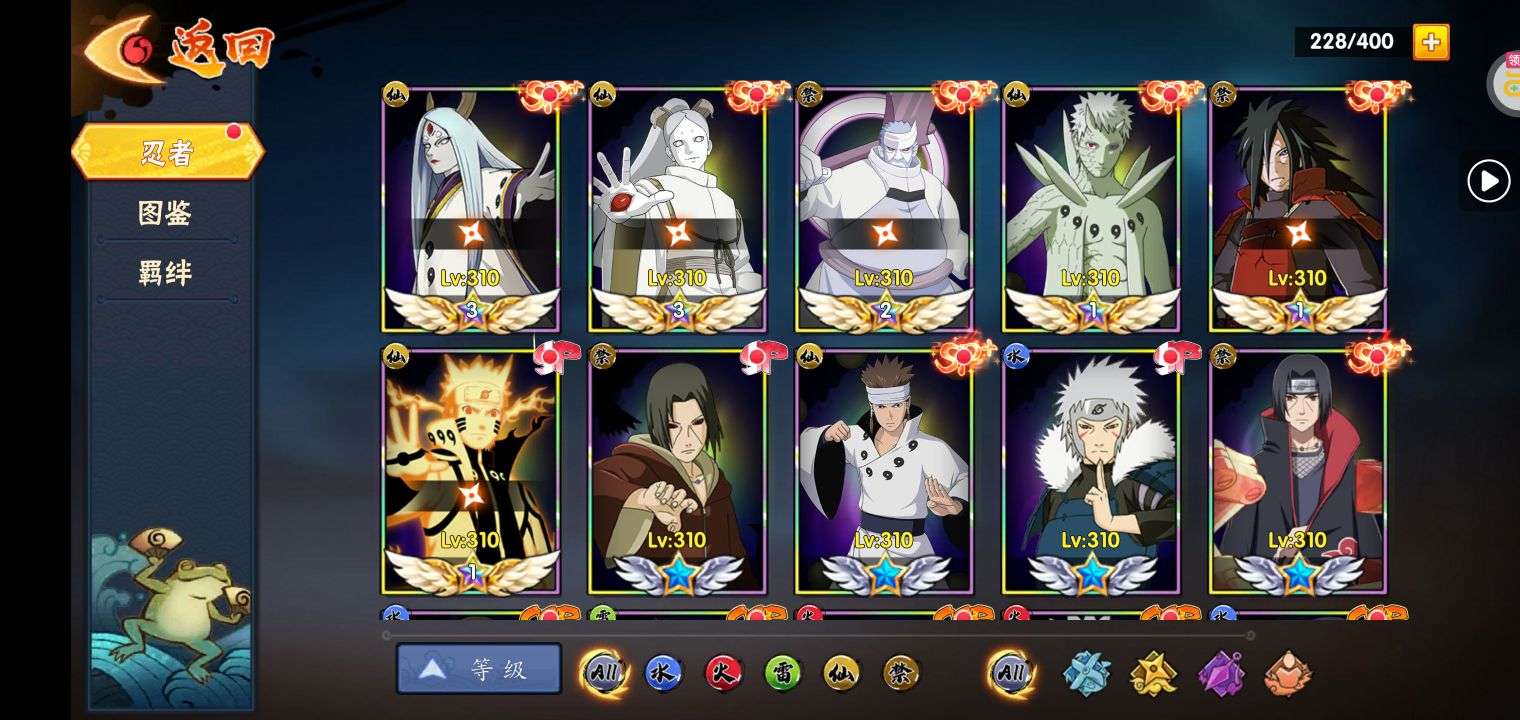Switch to the 羁绊 tab
The image size is (1520, 720).
pyautogui.click(x=165, y=273)
